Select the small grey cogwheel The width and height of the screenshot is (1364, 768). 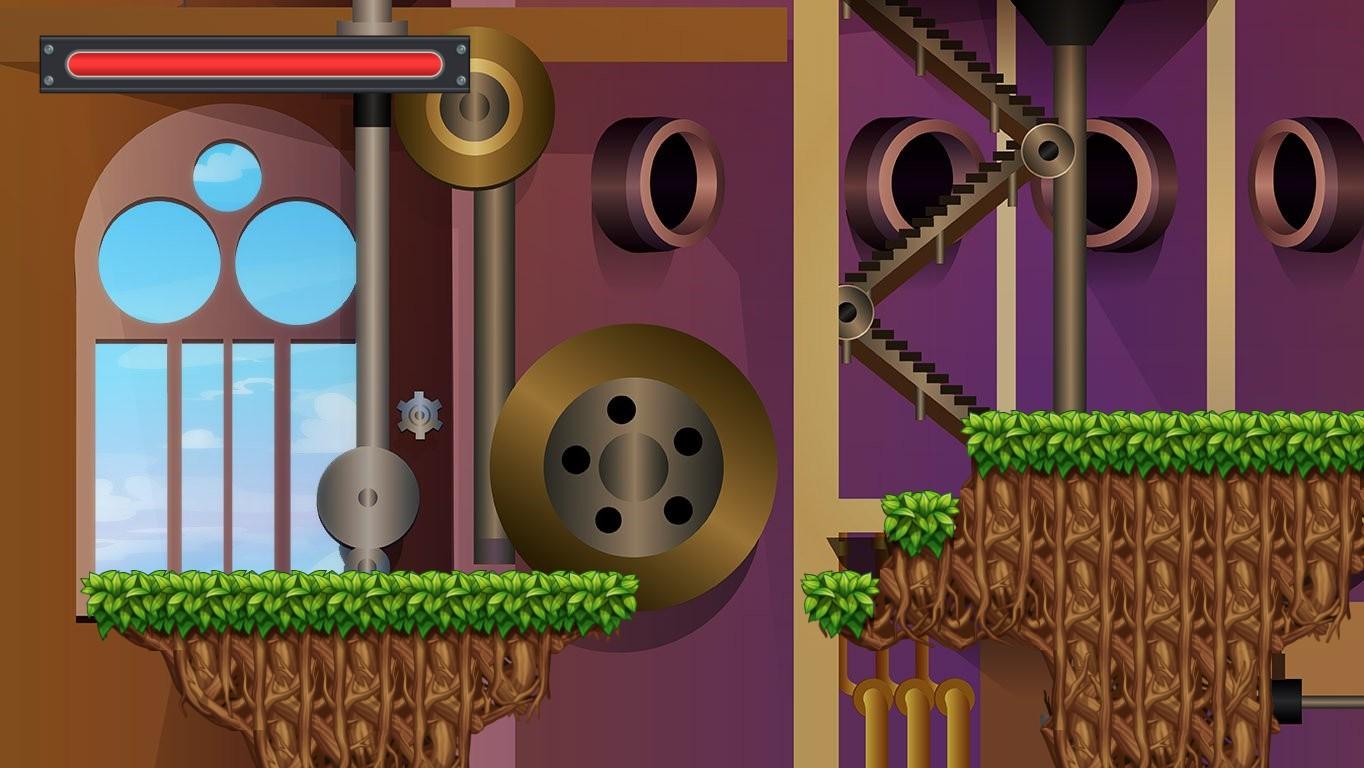[x=420, y=415]
